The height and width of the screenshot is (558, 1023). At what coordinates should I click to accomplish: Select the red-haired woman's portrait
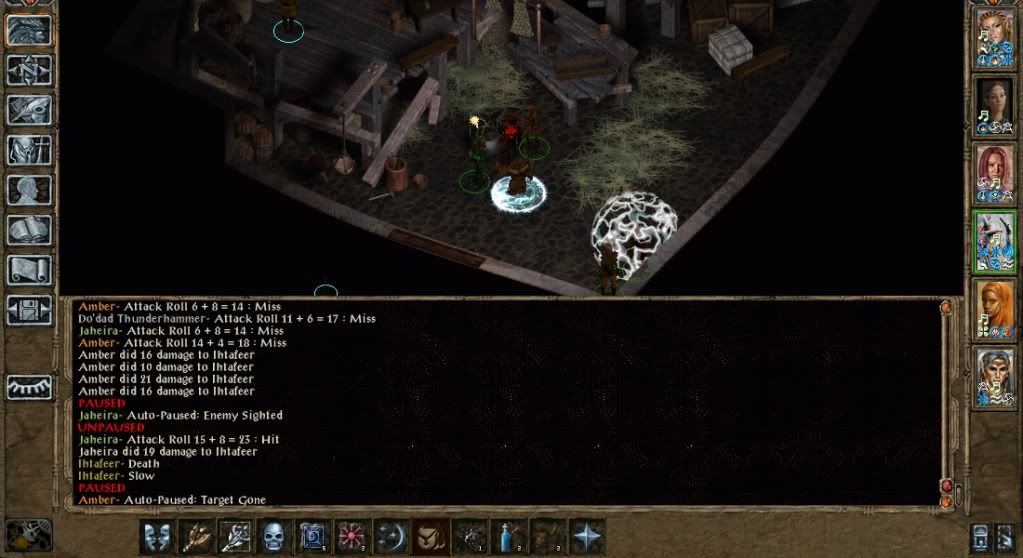pos(995,173)
